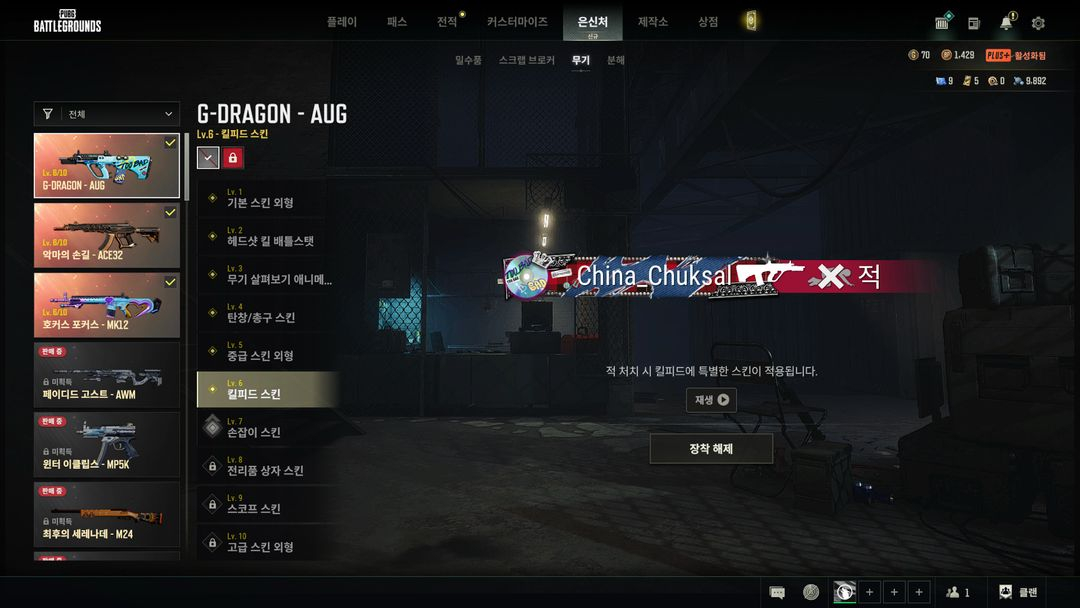1080x608 pixels.
Task: Click the 장착 해제 unequip button
Action: [711, 449]
